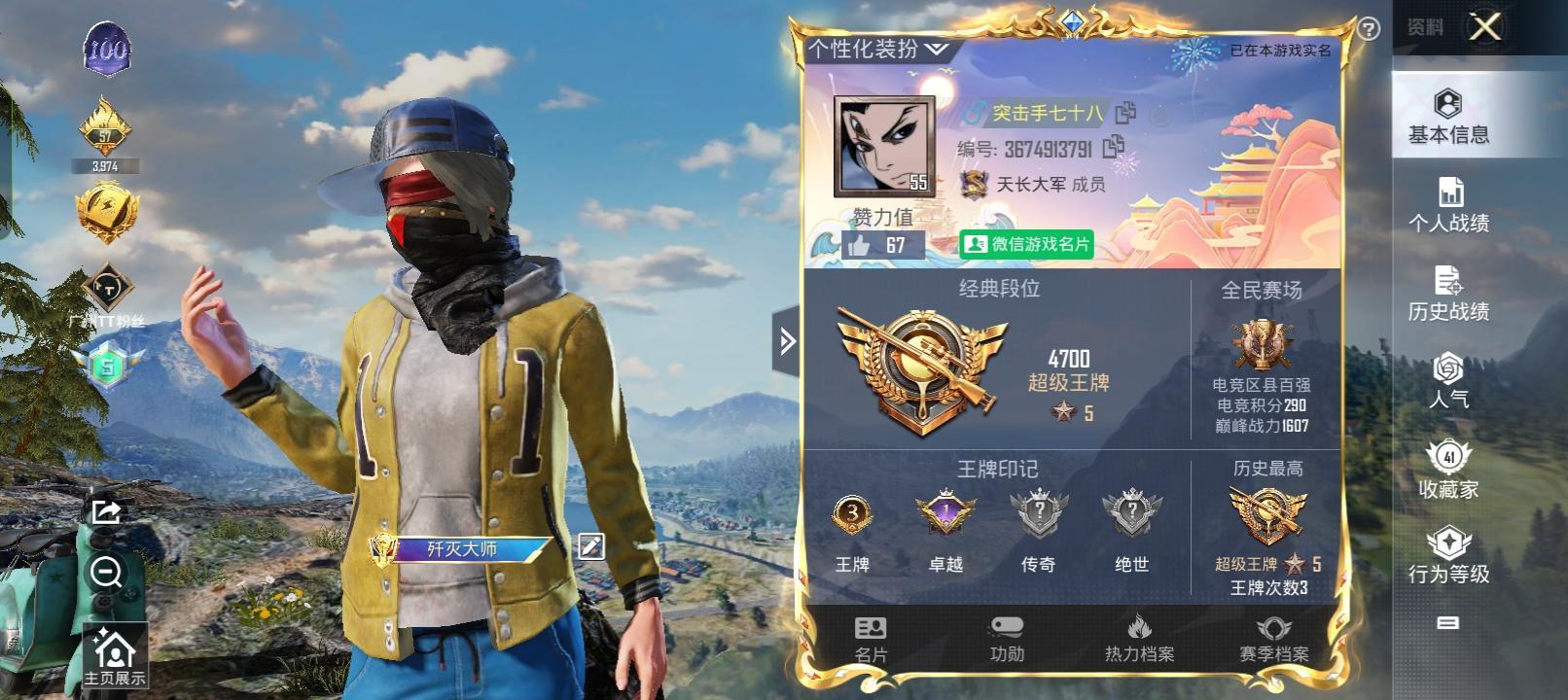Open the 行为等级 behavior level icon
The width and height of the screenshot is (1568, 700).
point(1448,557)
